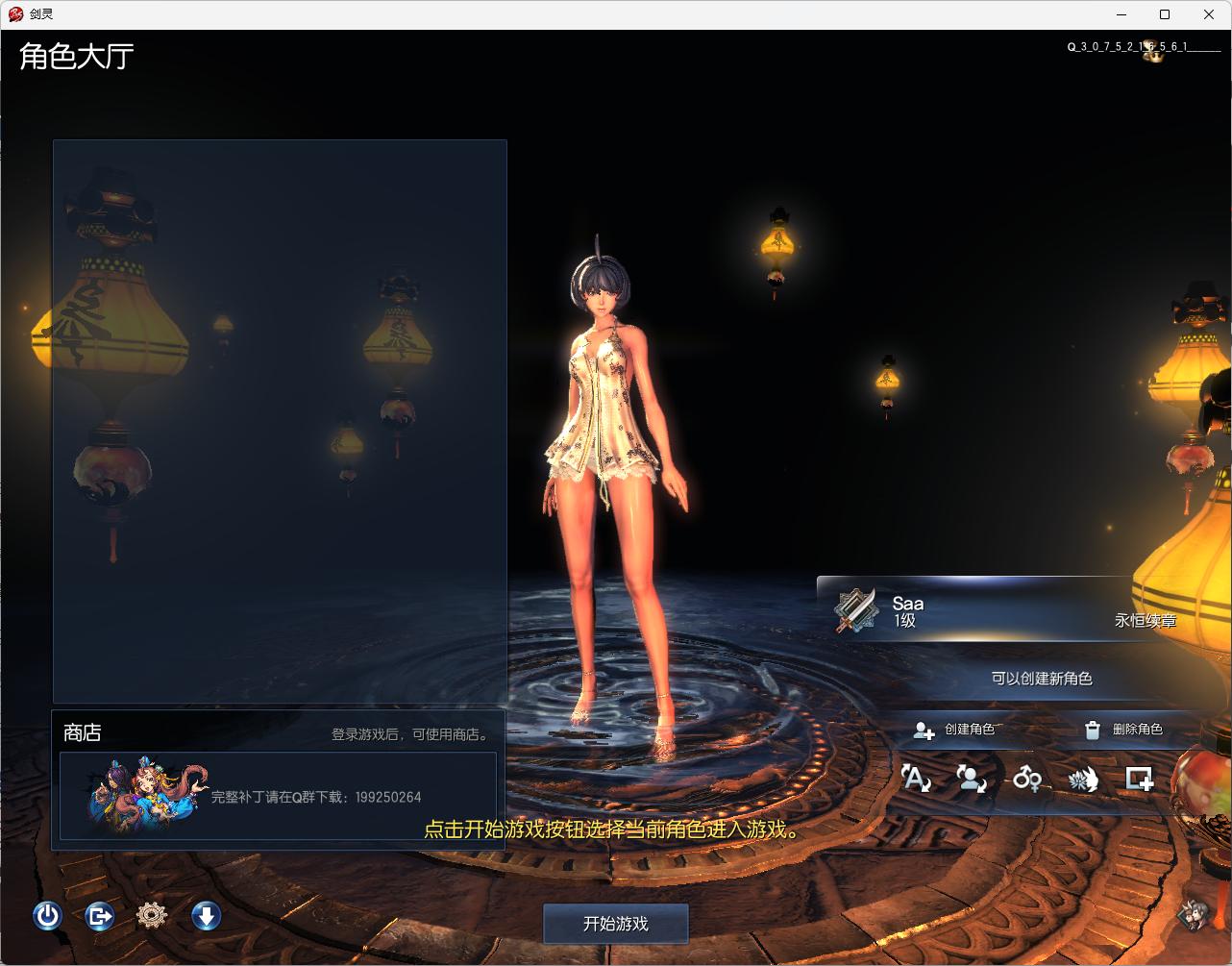The image size is (1232, 966).
Task: Click the shop banner with cartoon characters
Action: pyautogui.click(x=278, y=797)
